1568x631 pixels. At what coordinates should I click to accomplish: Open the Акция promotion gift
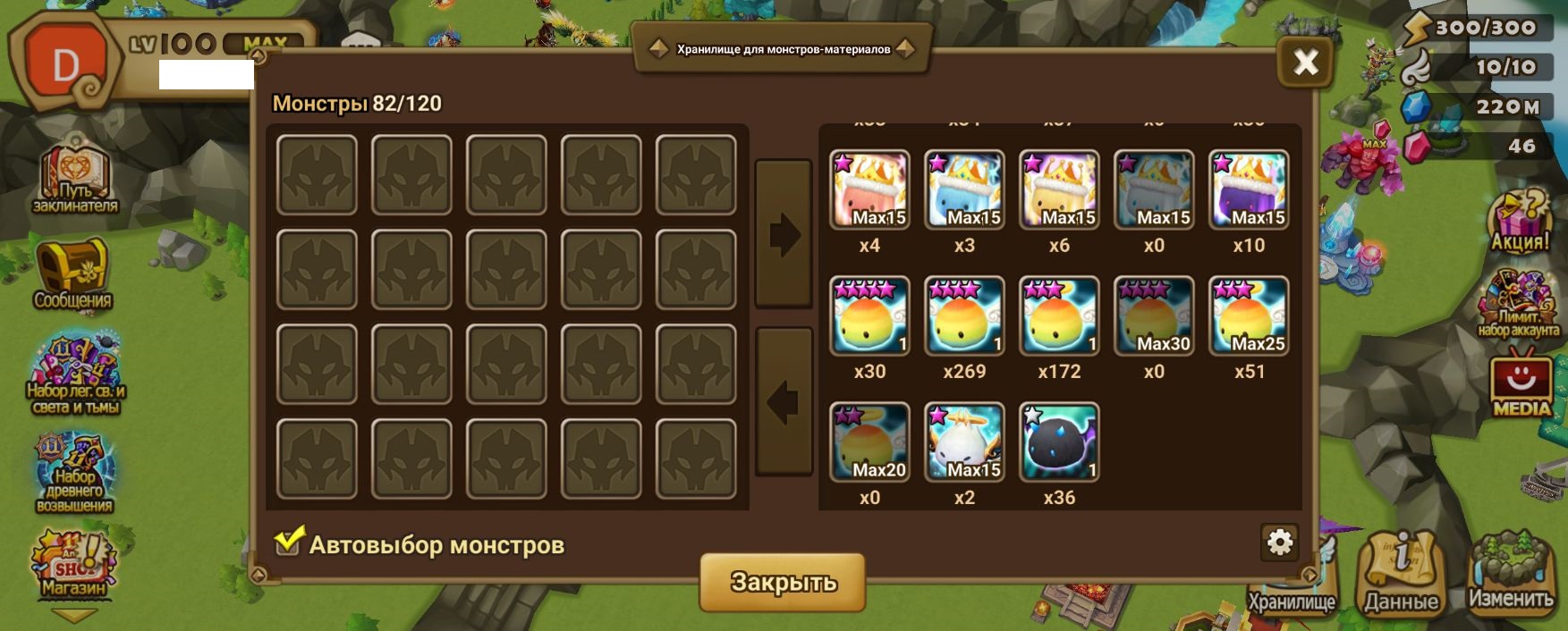[1519, 221]
